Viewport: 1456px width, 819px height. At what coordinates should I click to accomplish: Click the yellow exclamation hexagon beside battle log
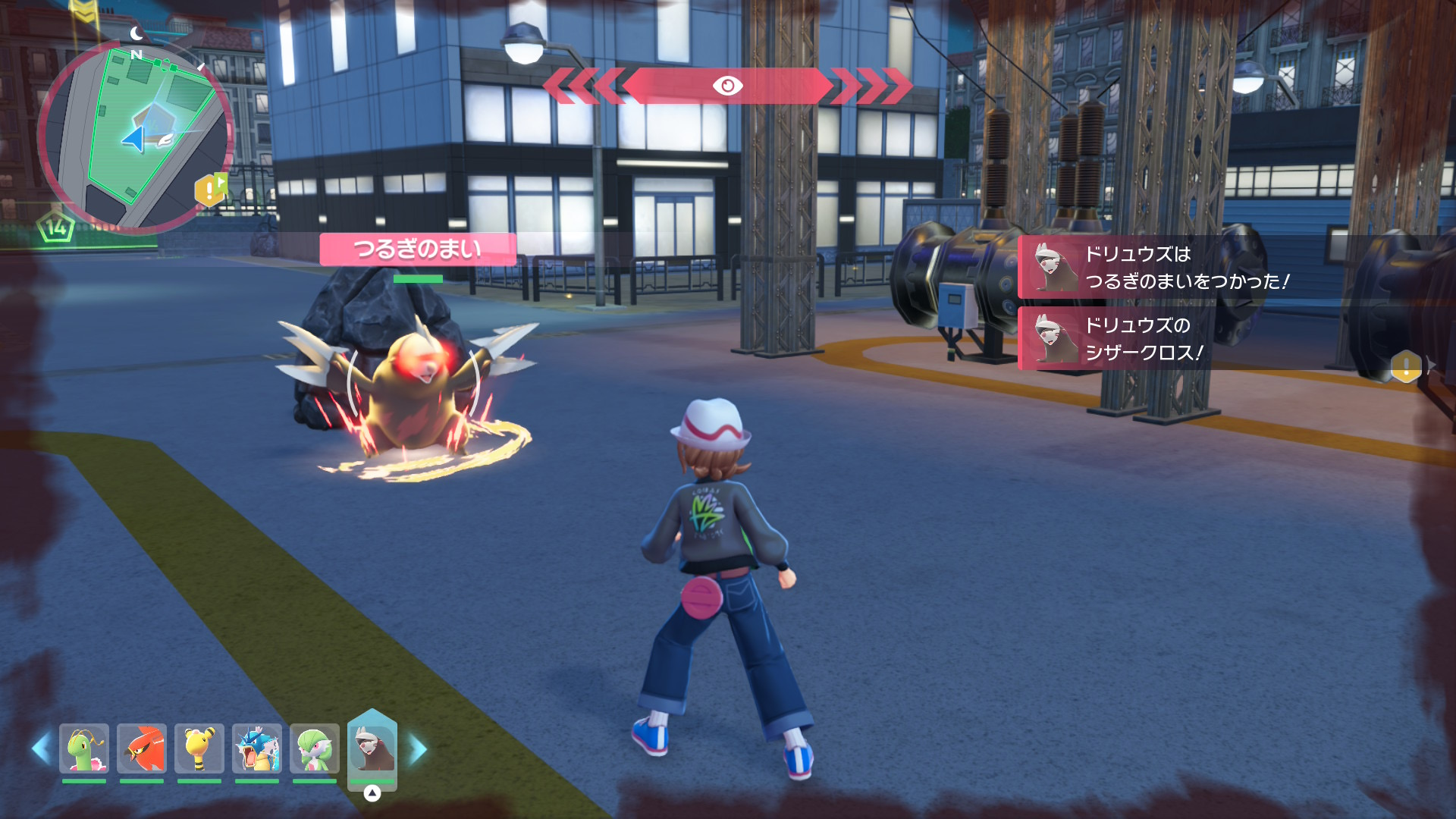tap(1406, 367)
